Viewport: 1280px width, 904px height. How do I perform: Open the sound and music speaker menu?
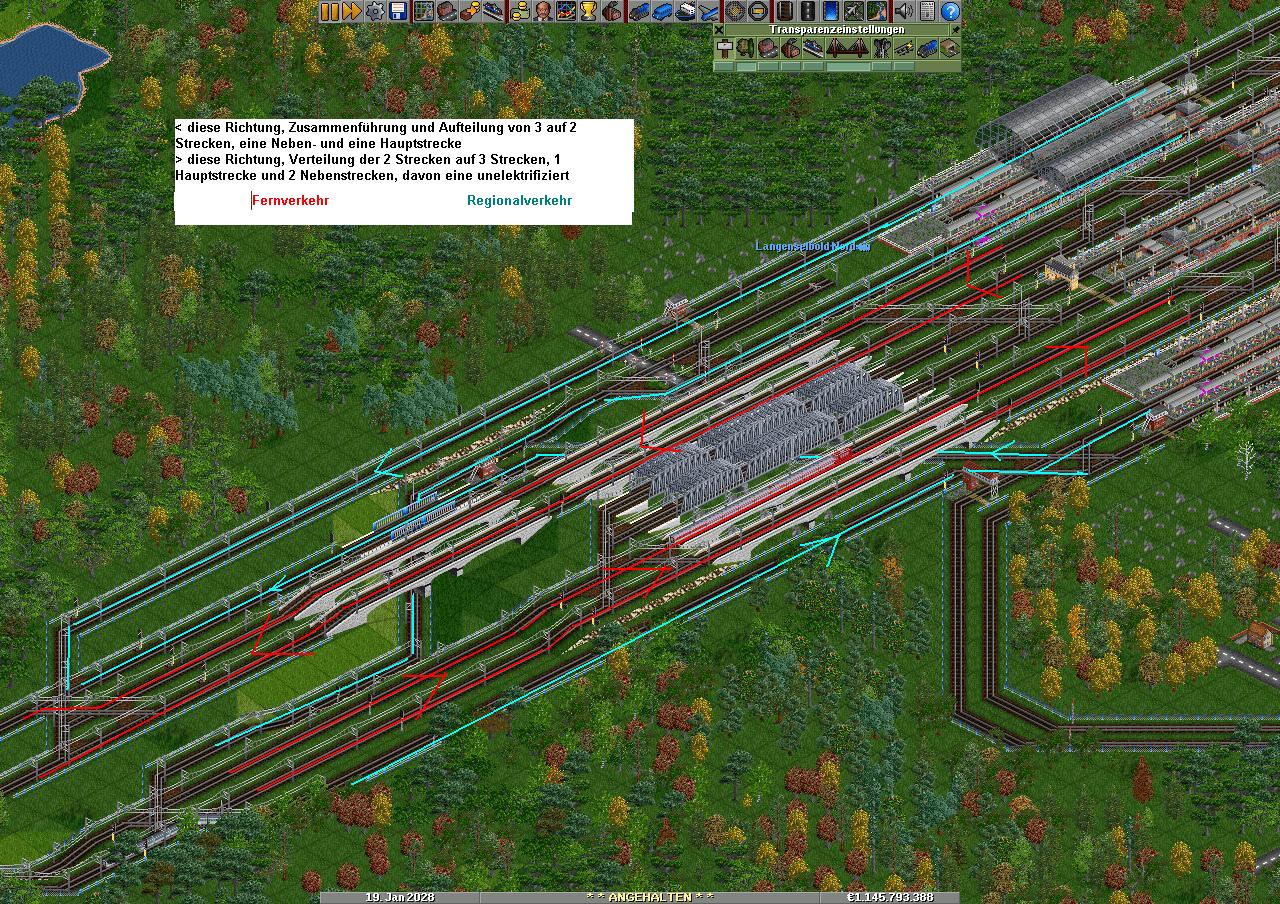click(904, 11)
